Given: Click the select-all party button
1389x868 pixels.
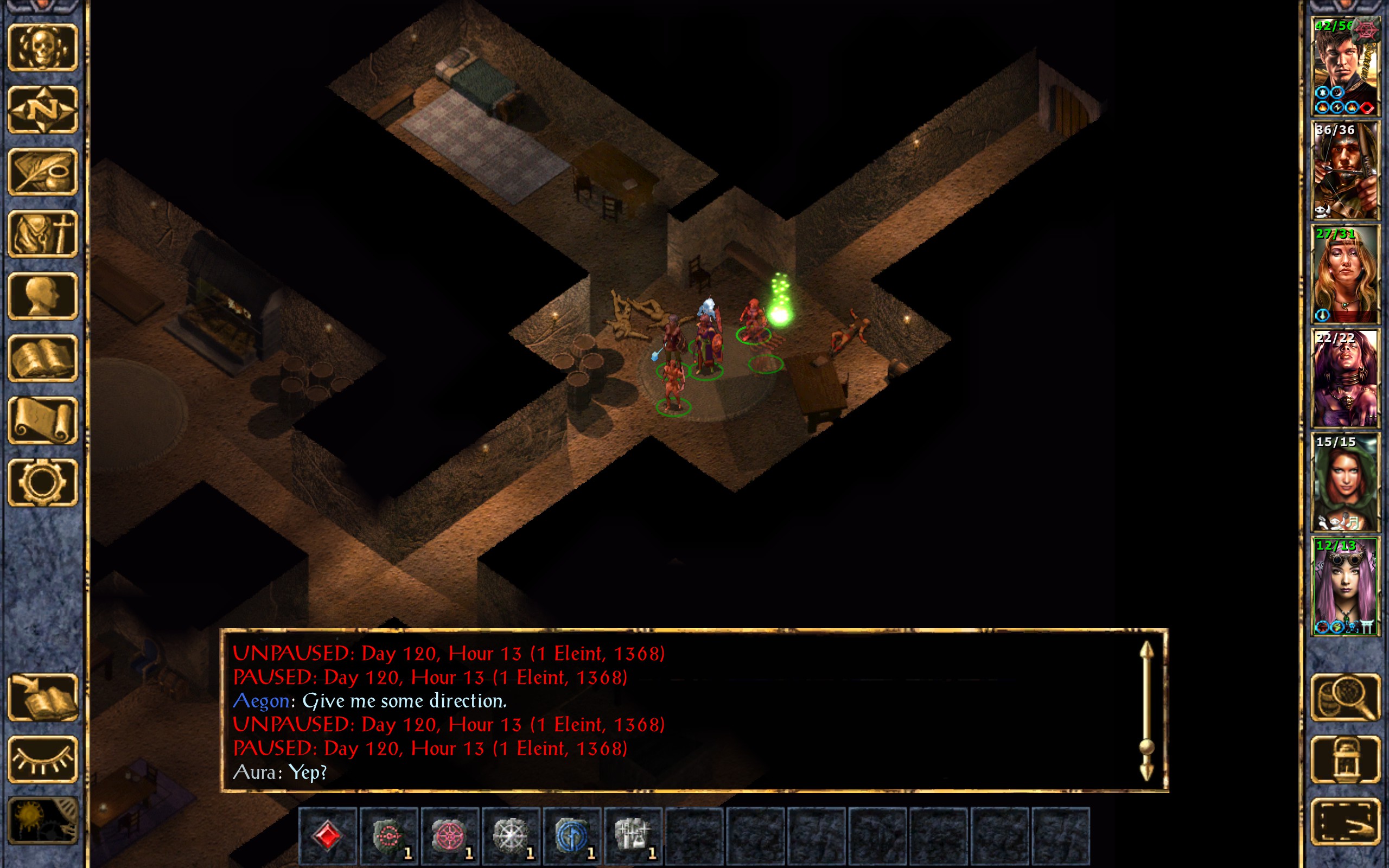Looking at the screenshot, I should [x=1346, y=821].
